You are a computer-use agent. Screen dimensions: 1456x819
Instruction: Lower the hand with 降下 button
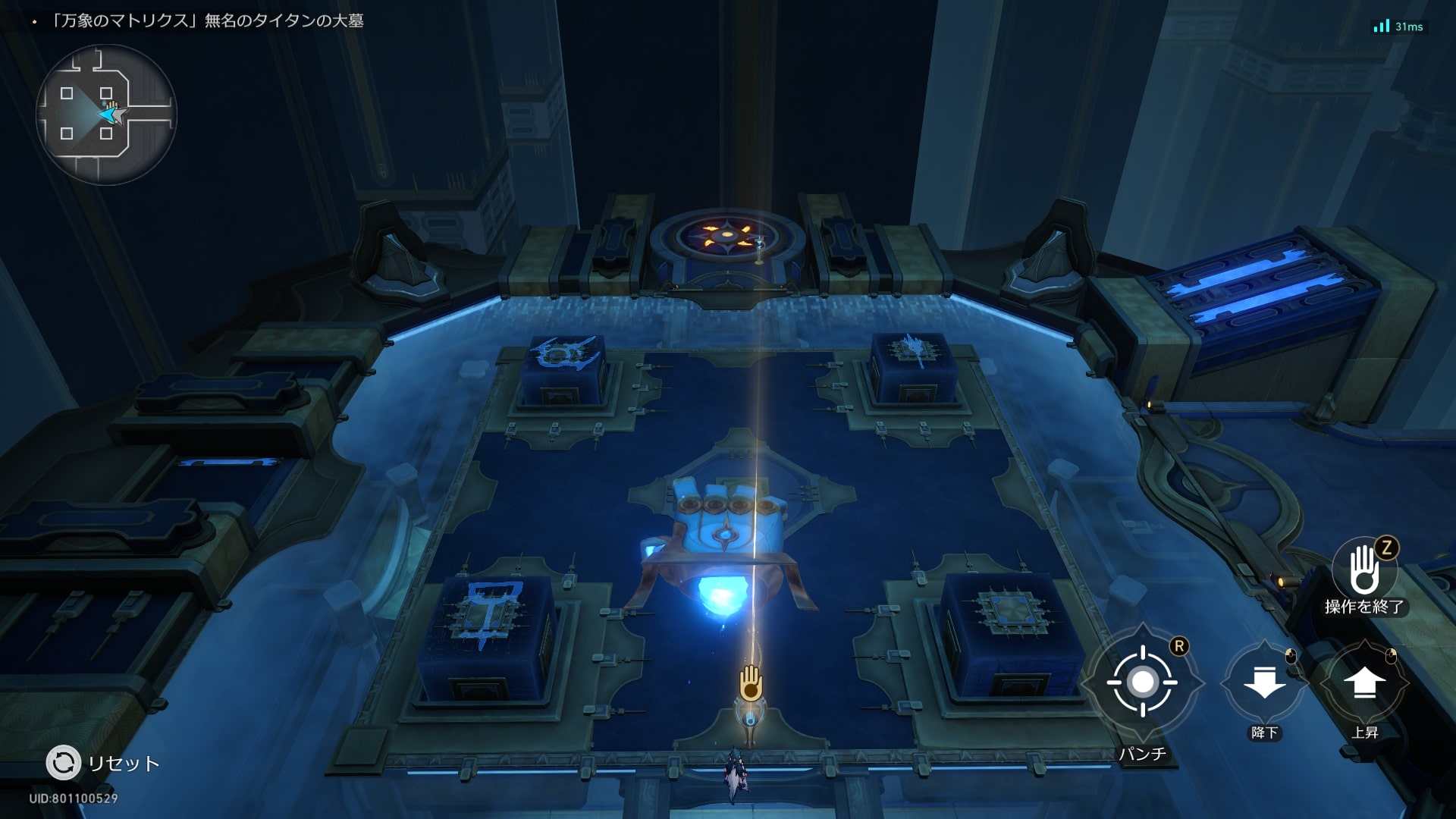click(x=1264, y=682)
